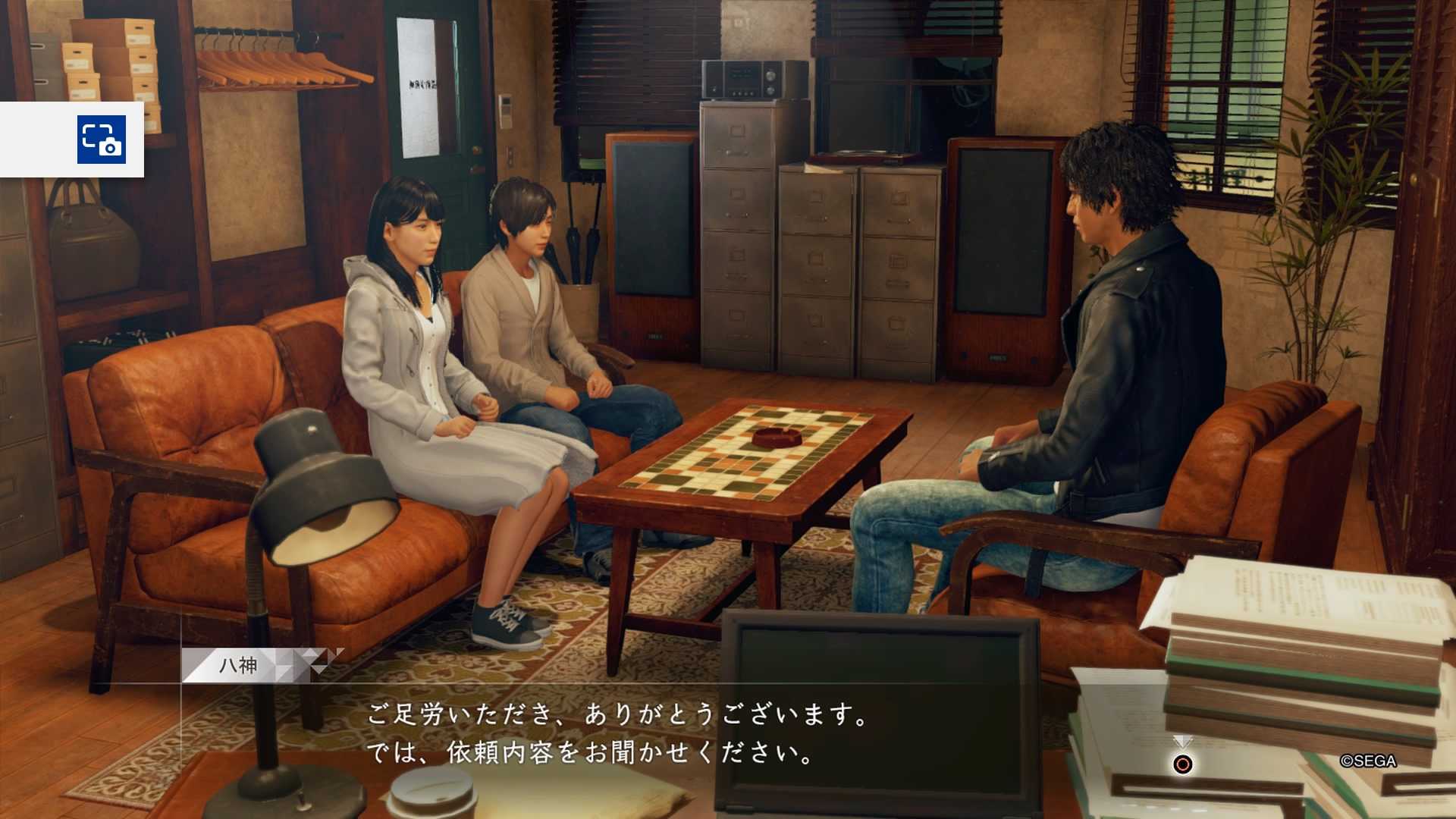The image size is (1456, 819).
Task: Click the screenshot capture notification icon
Action: coord(102,140)
